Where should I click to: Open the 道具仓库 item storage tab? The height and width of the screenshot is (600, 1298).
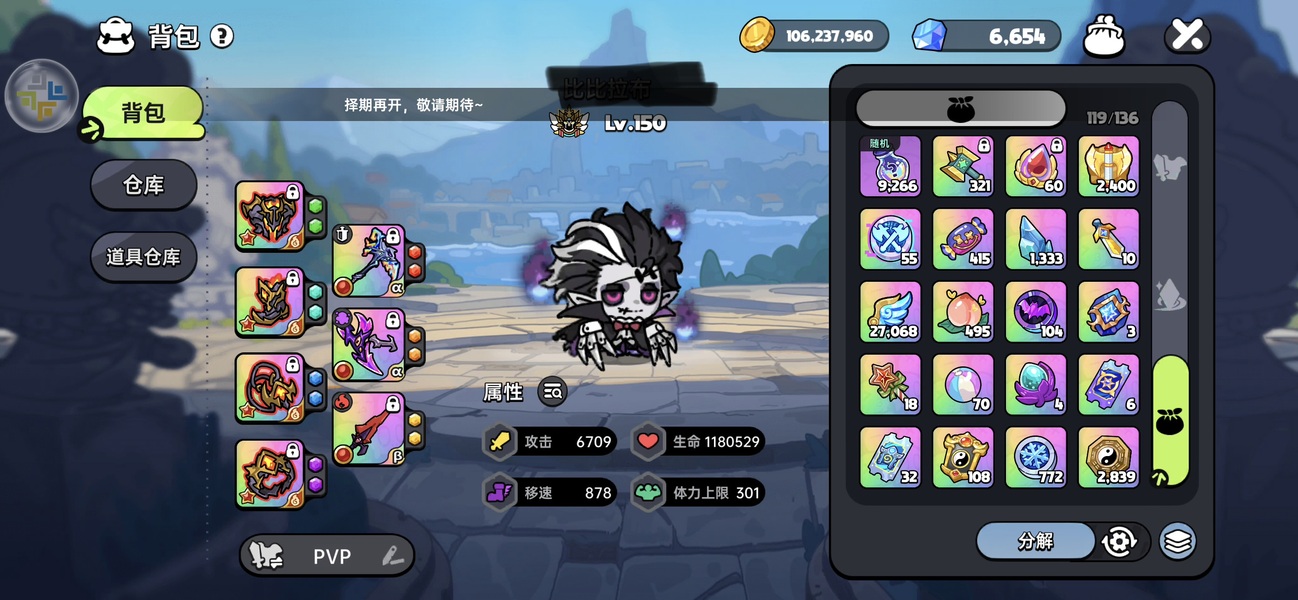pos(143,257)
